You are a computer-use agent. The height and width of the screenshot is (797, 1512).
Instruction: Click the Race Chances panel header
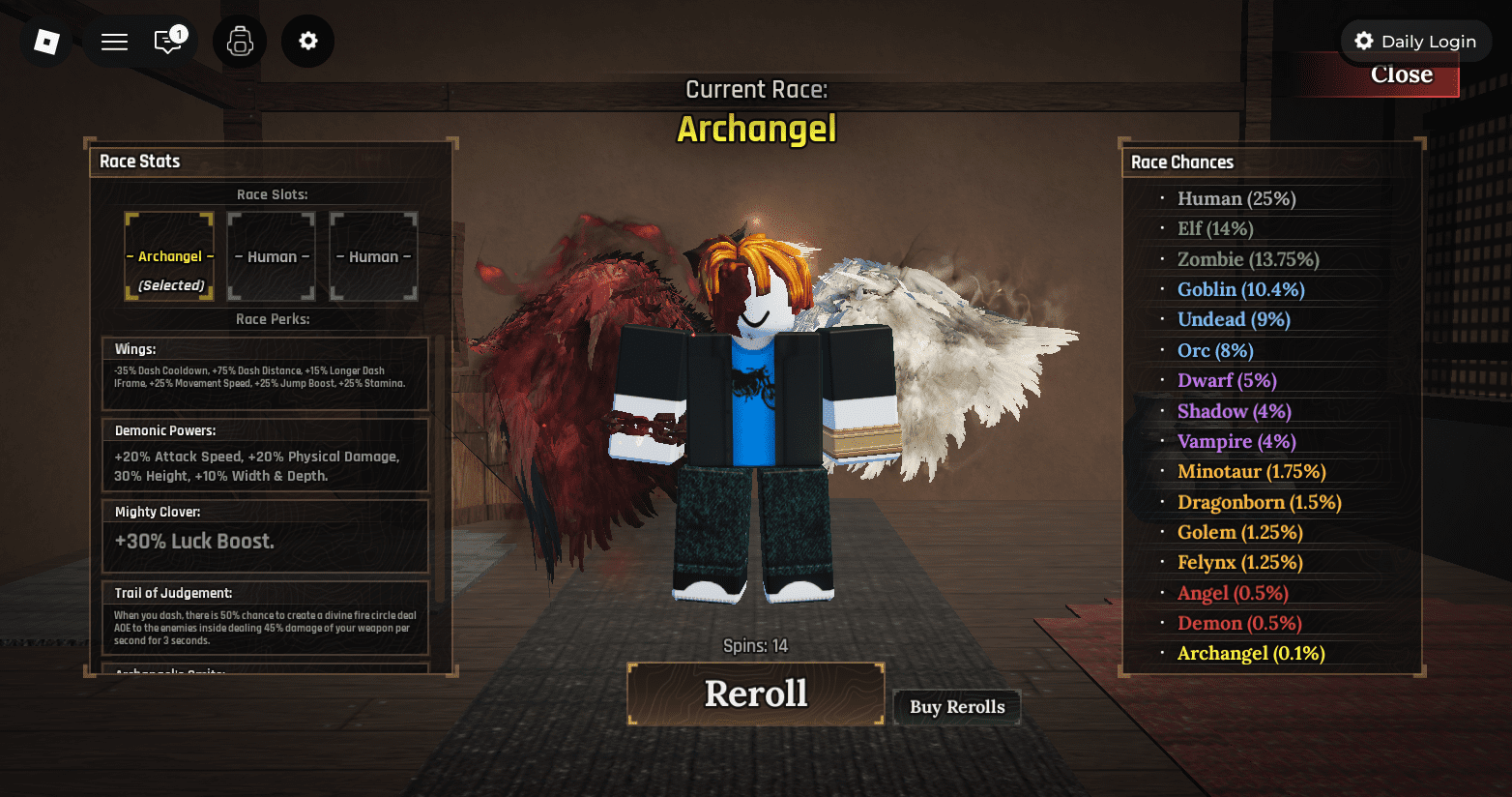[1181, 162]
